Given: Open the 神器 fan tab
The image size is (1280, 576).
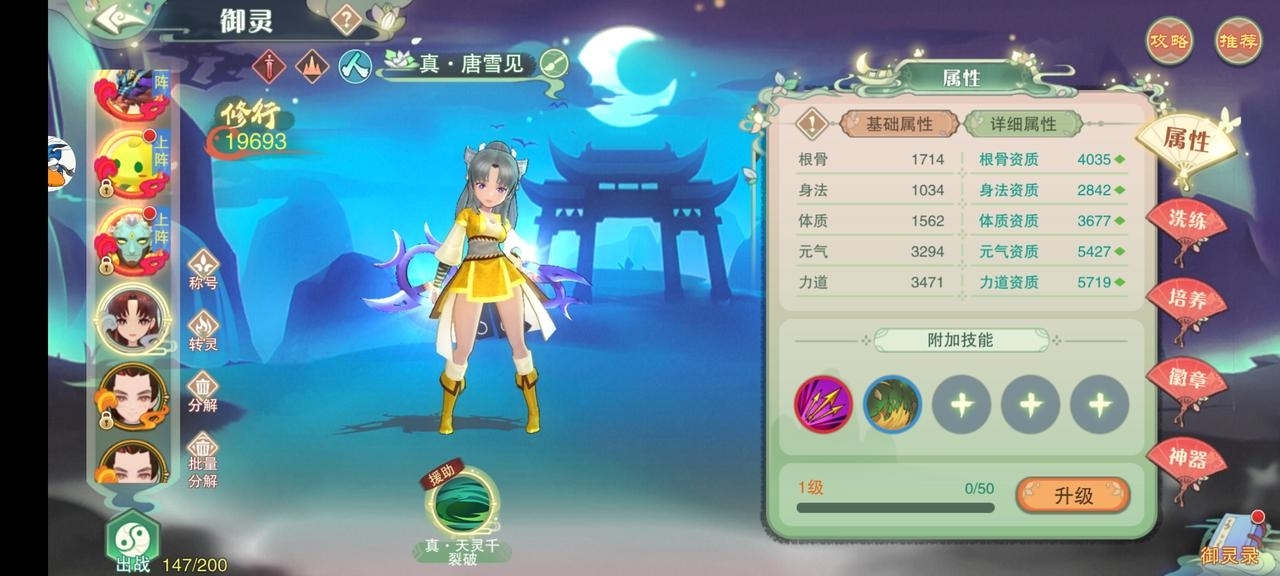Looking at the screenshot, I should [1187, 460].
